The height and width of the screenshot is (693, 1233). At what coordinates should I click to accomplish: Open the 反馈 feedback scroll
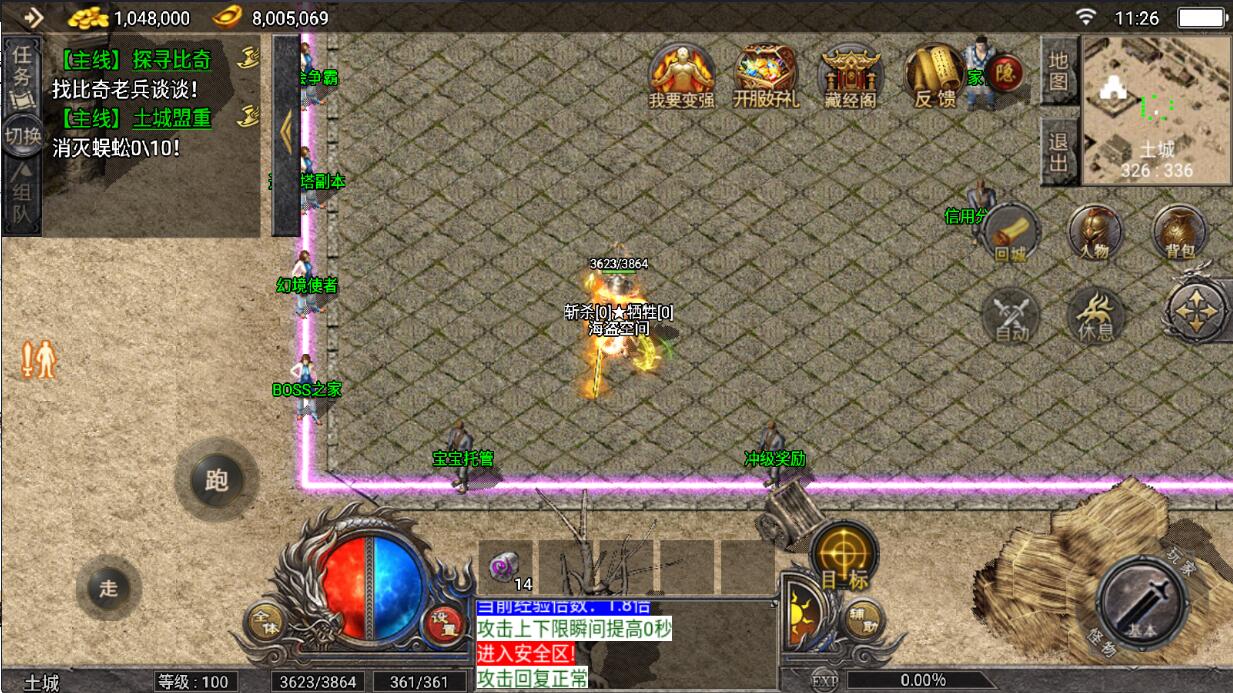click(934, 75)
